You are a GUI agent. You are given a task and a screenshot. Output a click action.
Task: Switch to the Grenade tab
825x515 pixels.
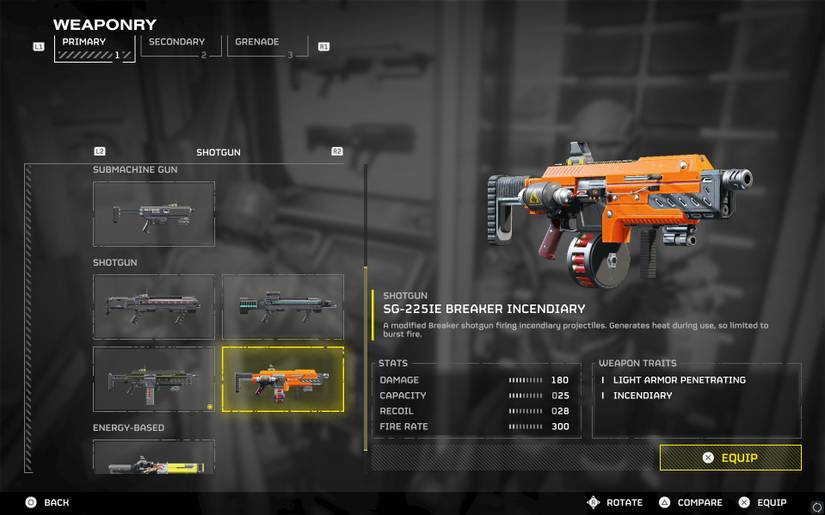[x=267, y=46]
